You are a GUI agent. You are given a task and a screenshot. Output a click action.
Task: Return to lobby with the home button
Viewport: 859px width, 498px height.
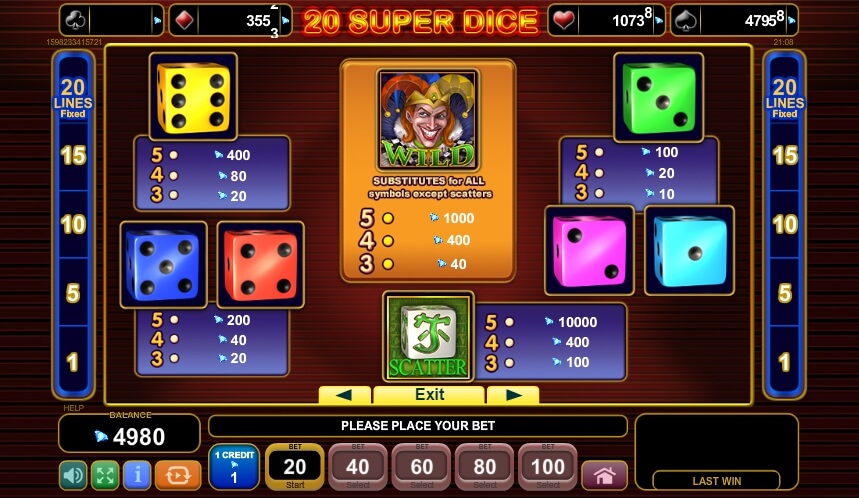[604, 474]
